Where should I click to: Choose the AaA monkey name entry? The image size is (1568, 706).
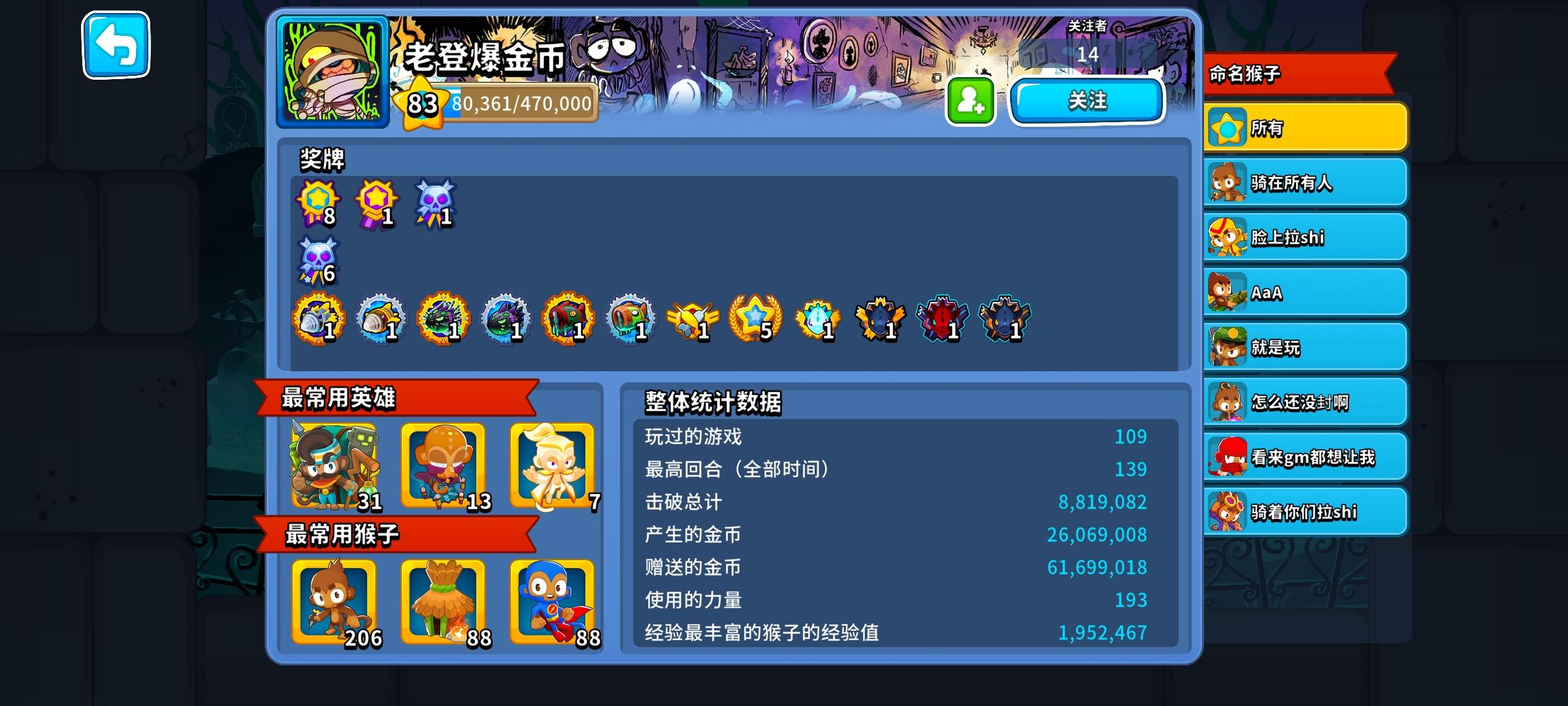click(1304, 292)
